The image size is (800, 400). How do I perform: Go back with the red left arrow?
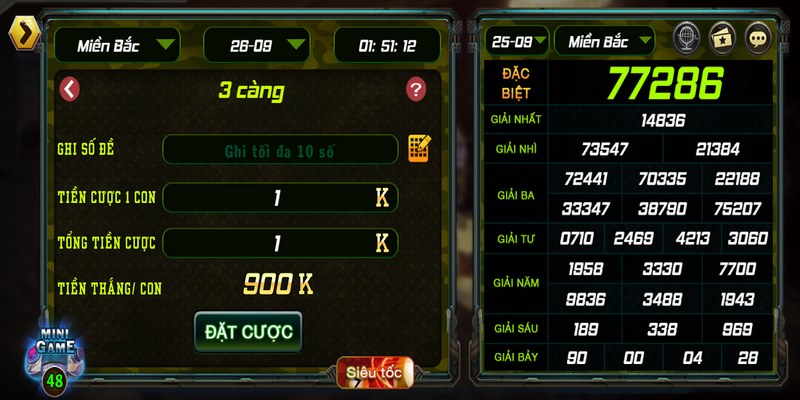69,89
